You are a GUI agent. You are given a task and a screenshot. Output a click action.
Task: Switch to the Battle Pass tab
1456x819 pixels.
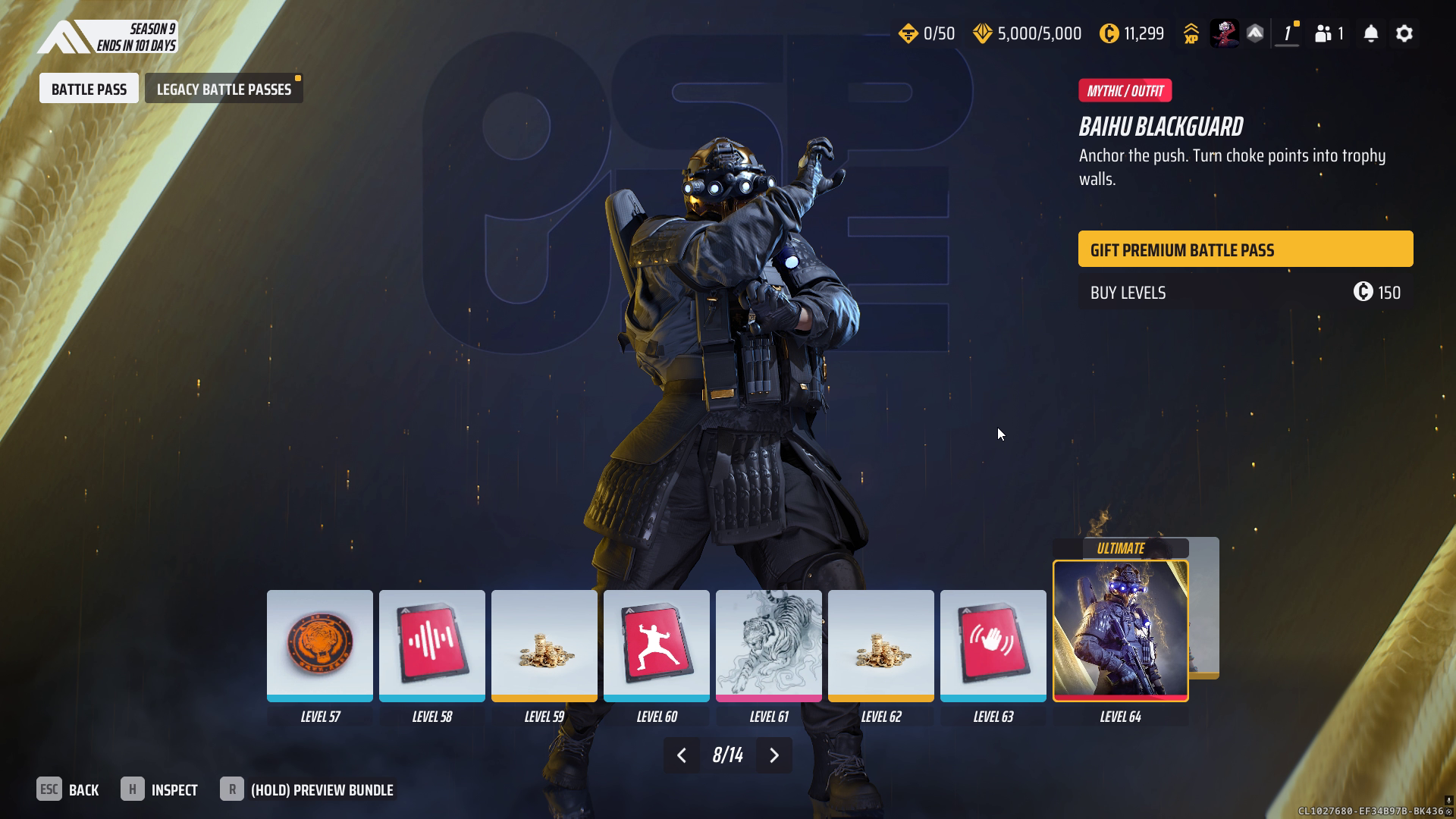[x=89, y=89]
